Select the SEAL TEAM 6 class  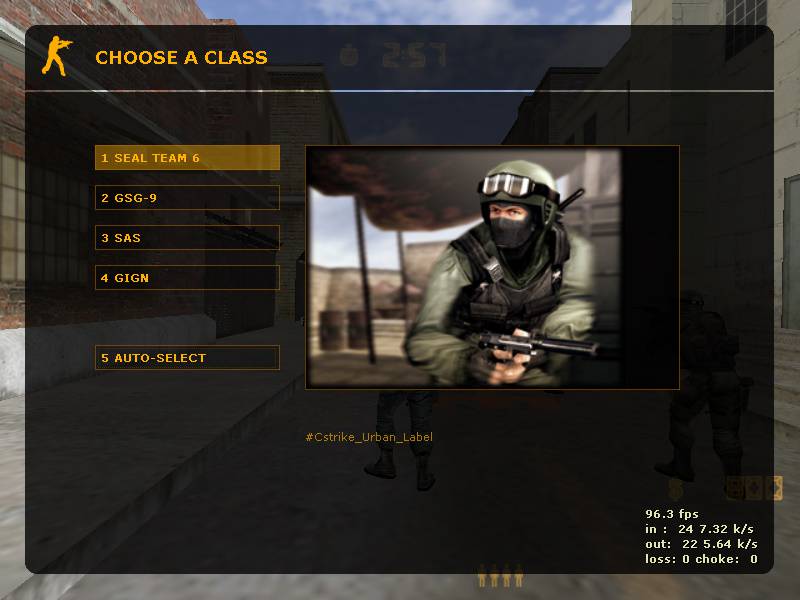187,158
